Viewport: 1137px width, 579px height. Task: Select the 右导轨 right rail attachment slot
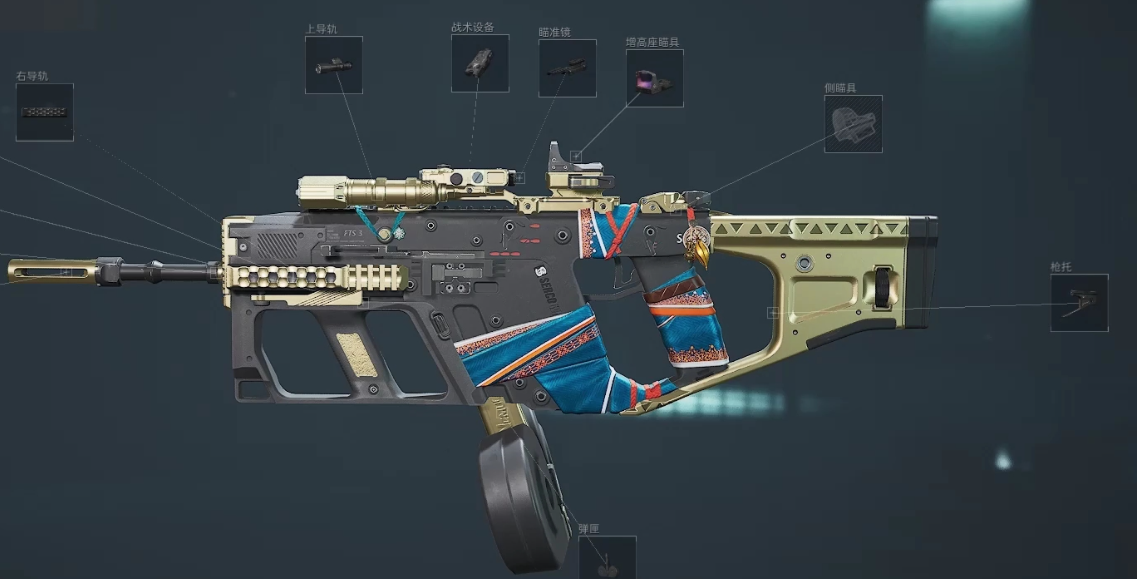pyautogui.click(x=45, y=112)
